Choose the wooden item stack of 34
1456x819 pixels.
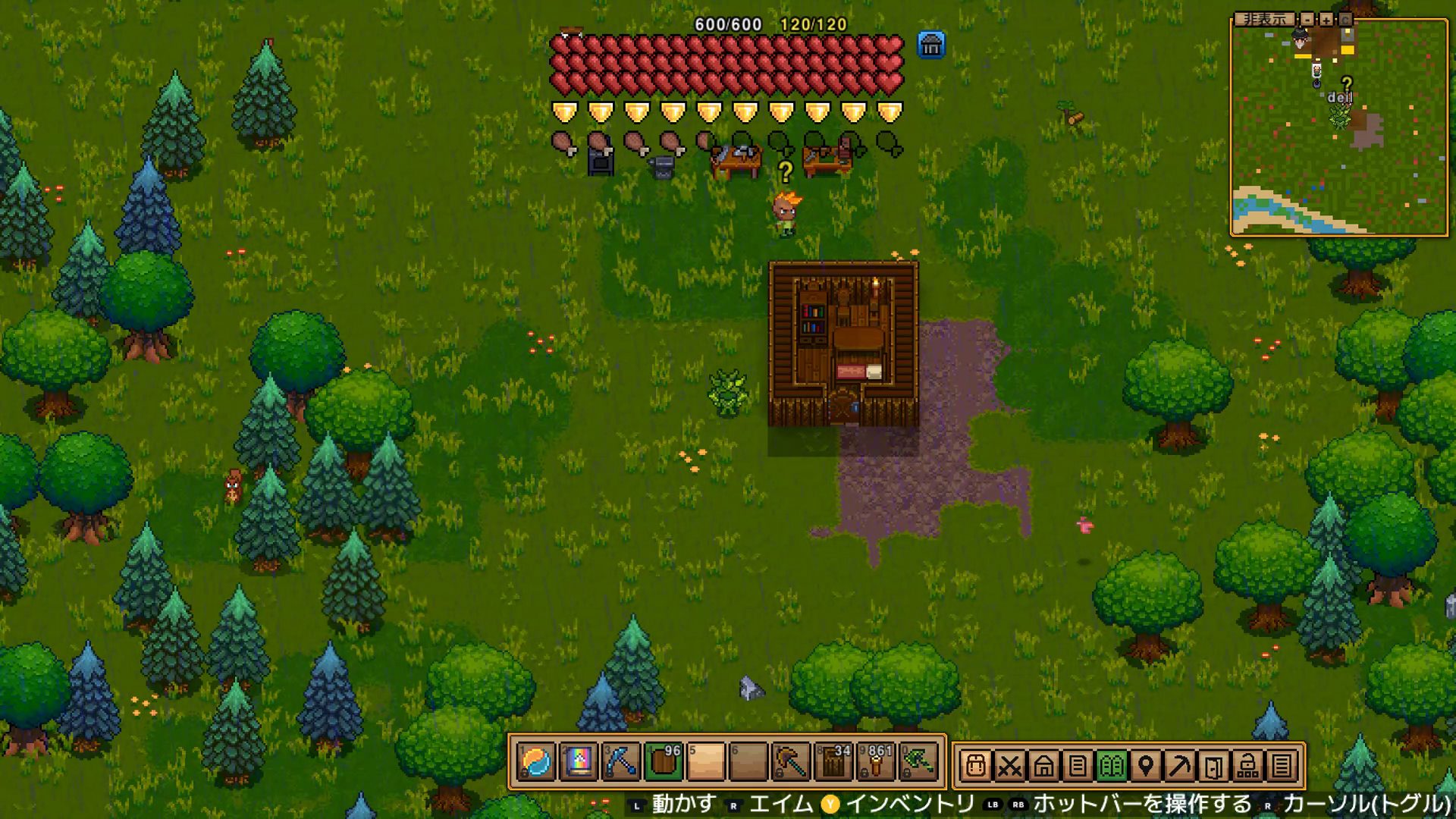[x=833, y=762]
